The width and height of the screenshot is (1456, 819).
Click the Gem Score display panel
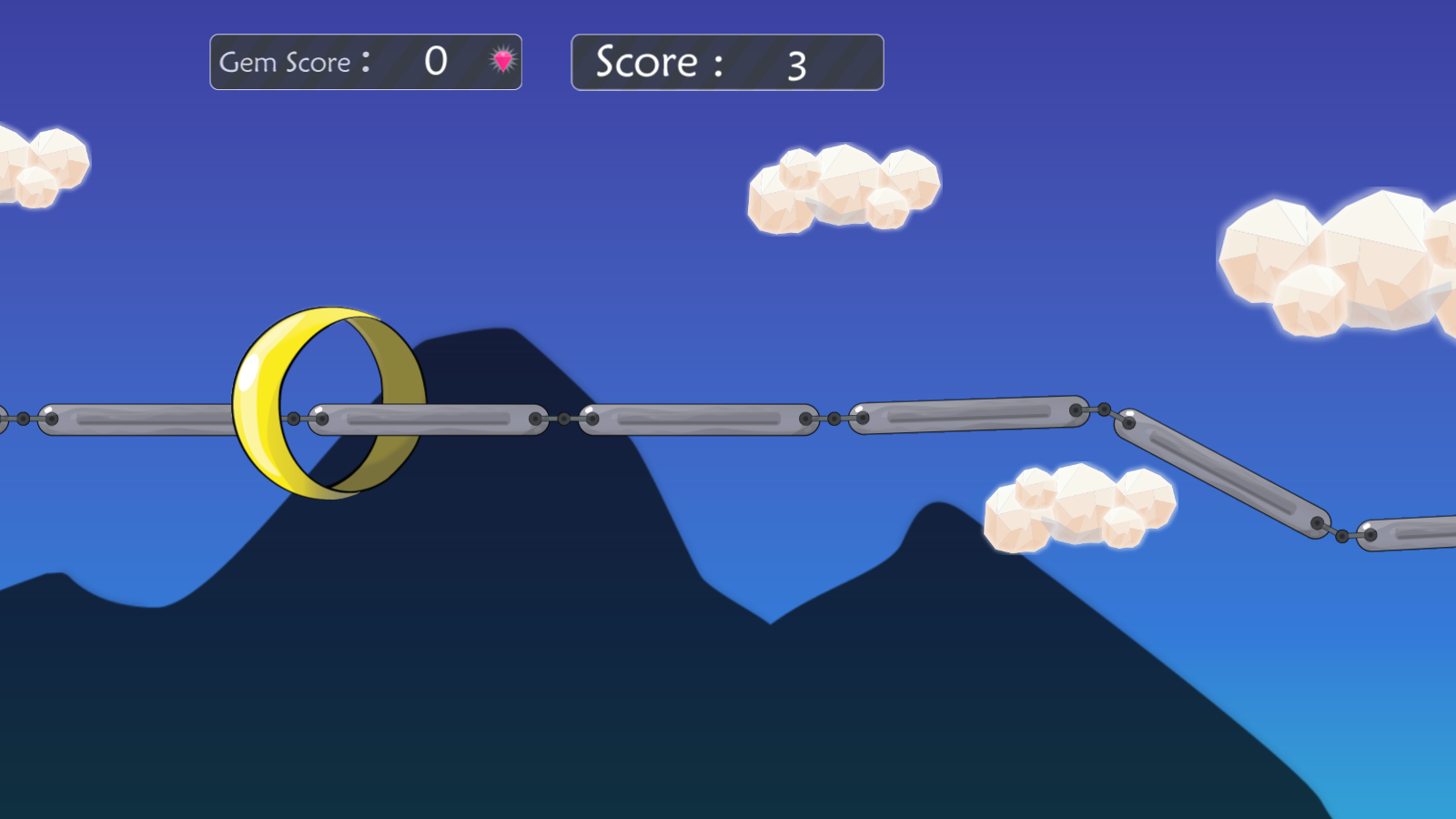pyautogui.click(x=366, y=61)
